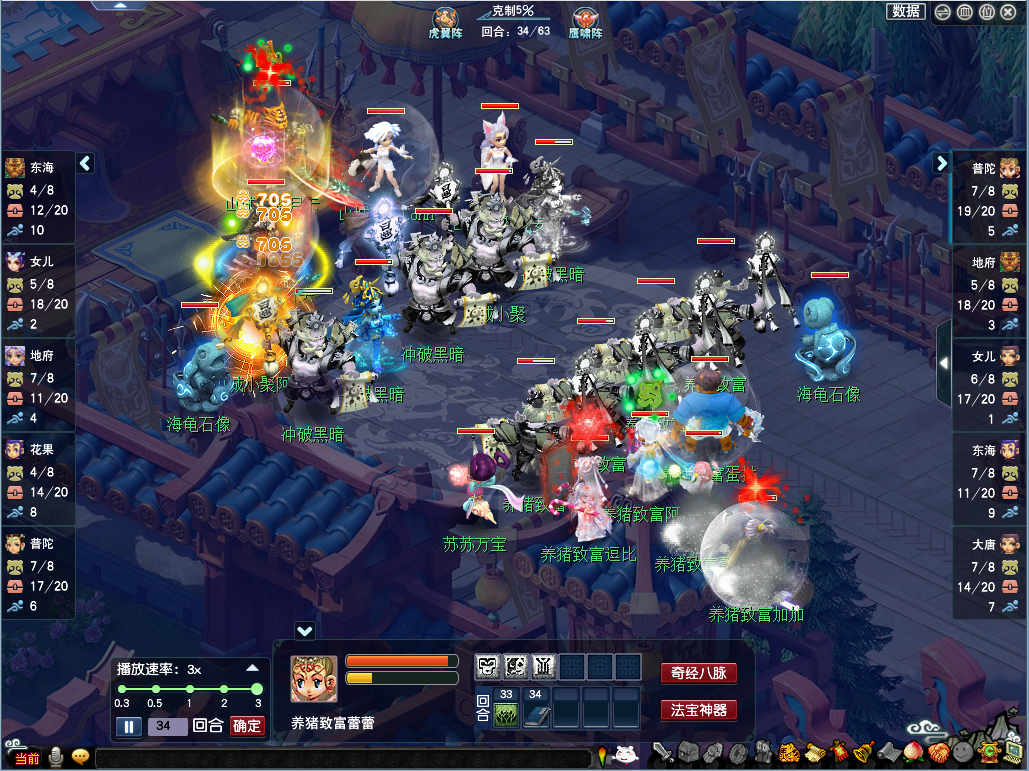This screenshot has height=771, width=1029.
Task: Select the round 33 lotus skill icon
Action: (x=507, y=715)
